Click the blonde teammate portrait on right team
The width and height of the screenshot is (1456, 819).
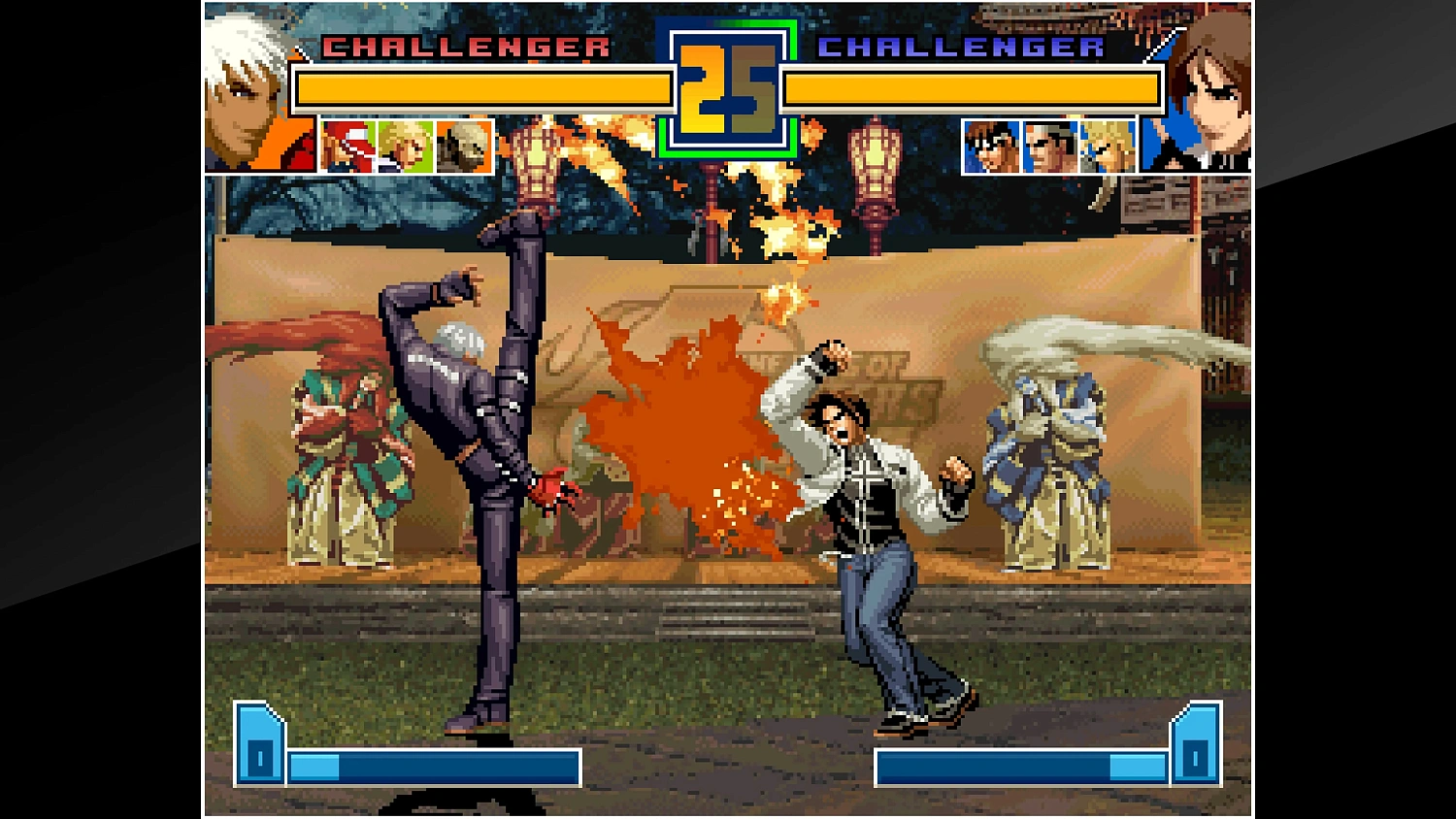tap(1108, 147)
